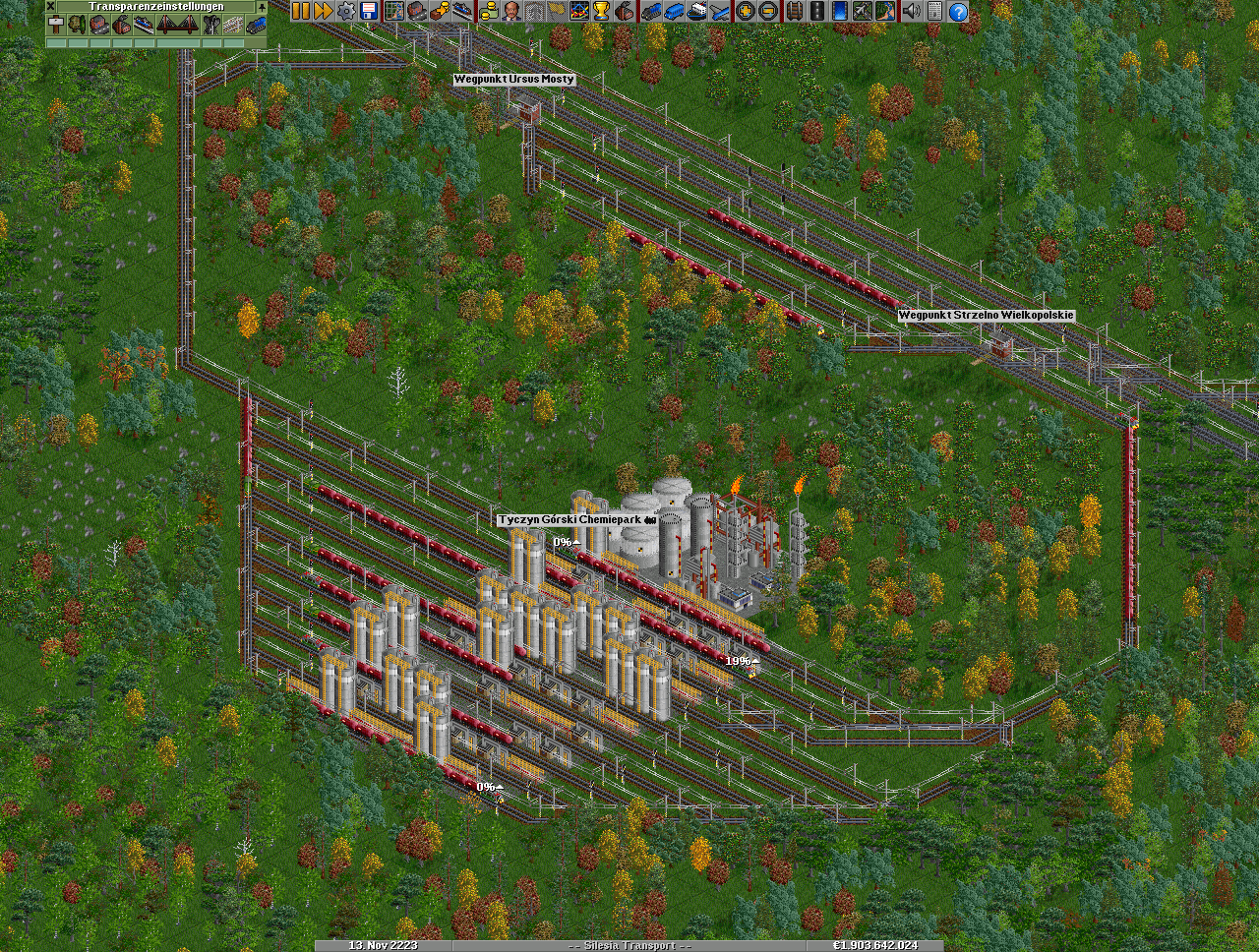Close the Transparenzeinstellungen window
Screen dimensions: 1259x952
(51, 6)
